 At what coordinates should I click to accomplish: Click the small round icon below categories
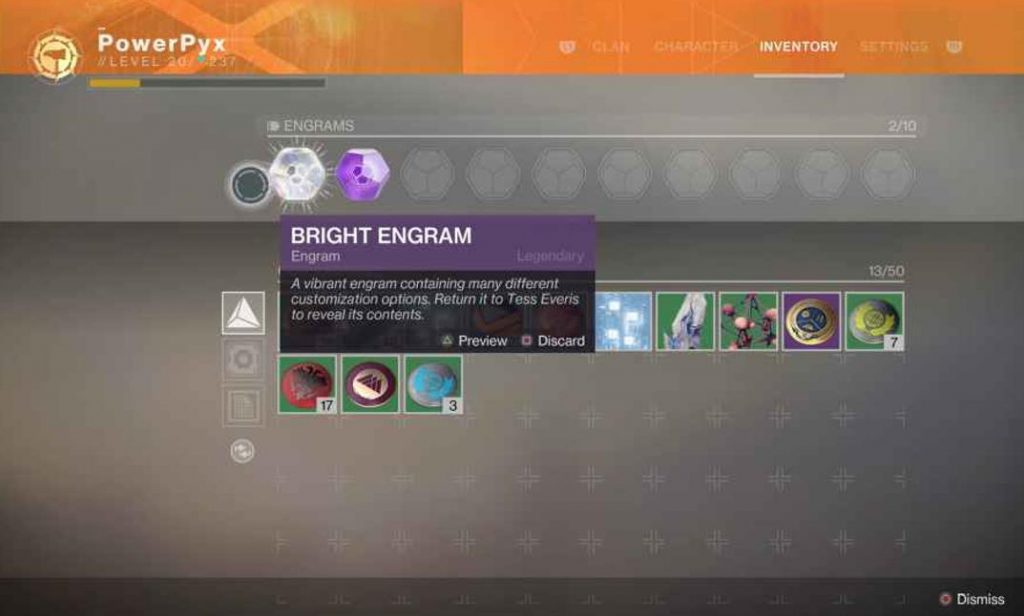[x=242, y=451]
